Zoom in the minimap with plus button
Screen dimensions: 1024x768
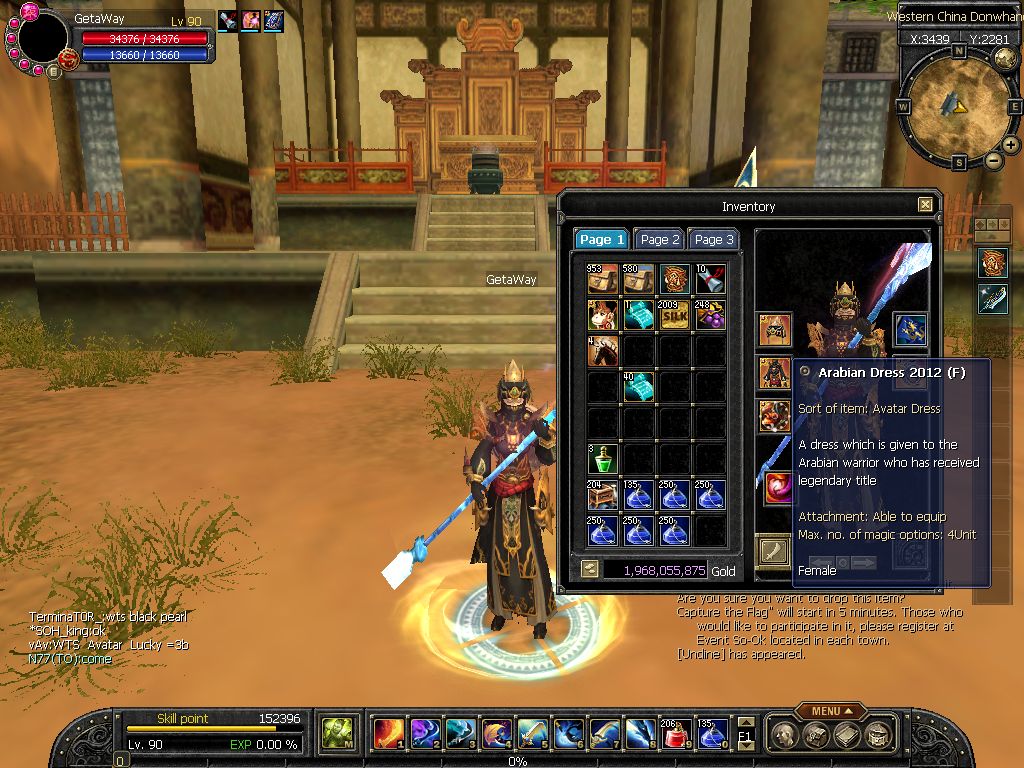tap(1011, 145)
